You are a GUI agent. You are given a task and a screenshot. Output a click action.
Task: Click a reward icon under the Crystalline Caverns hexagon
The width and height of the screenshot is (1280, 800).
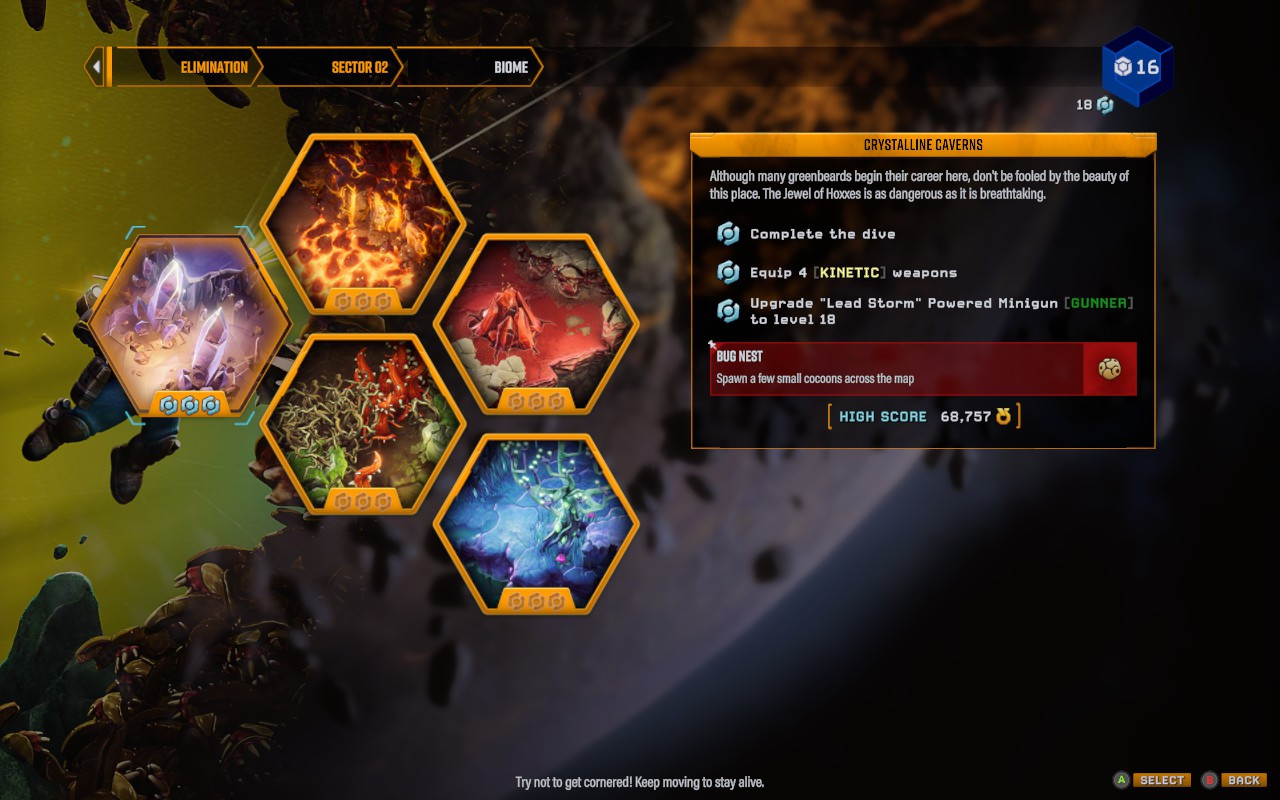(190, 406)
